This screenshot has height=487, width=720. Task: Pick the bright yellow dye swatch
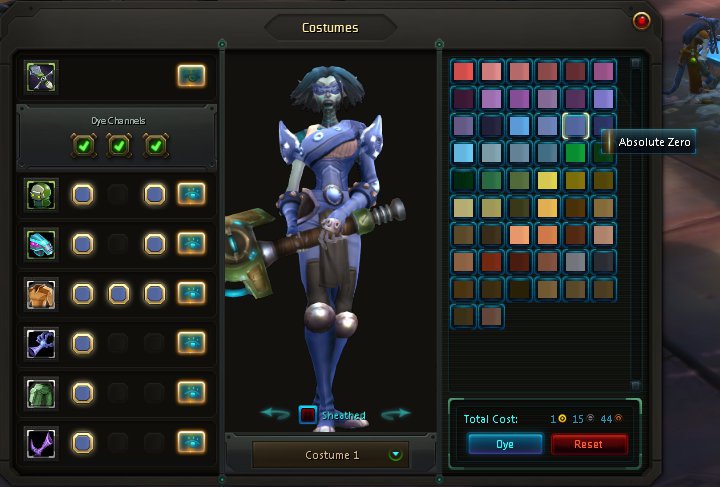(x=547, y=181)
